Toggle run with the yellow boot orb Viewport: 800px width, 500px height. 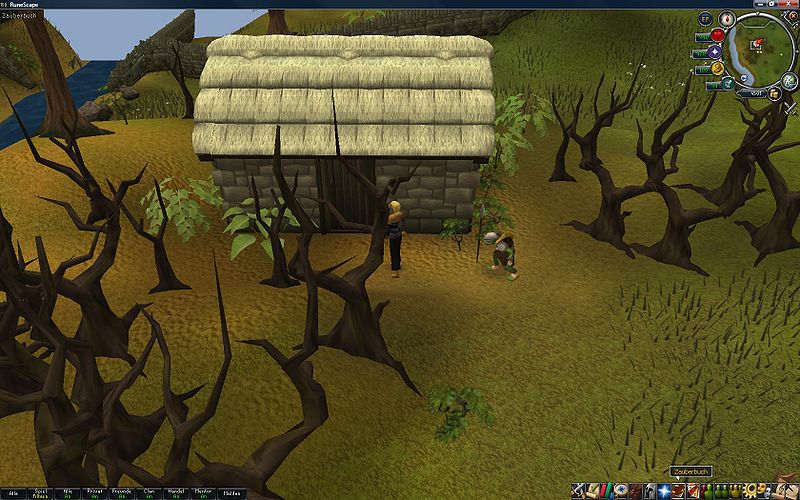click(717, 69)
